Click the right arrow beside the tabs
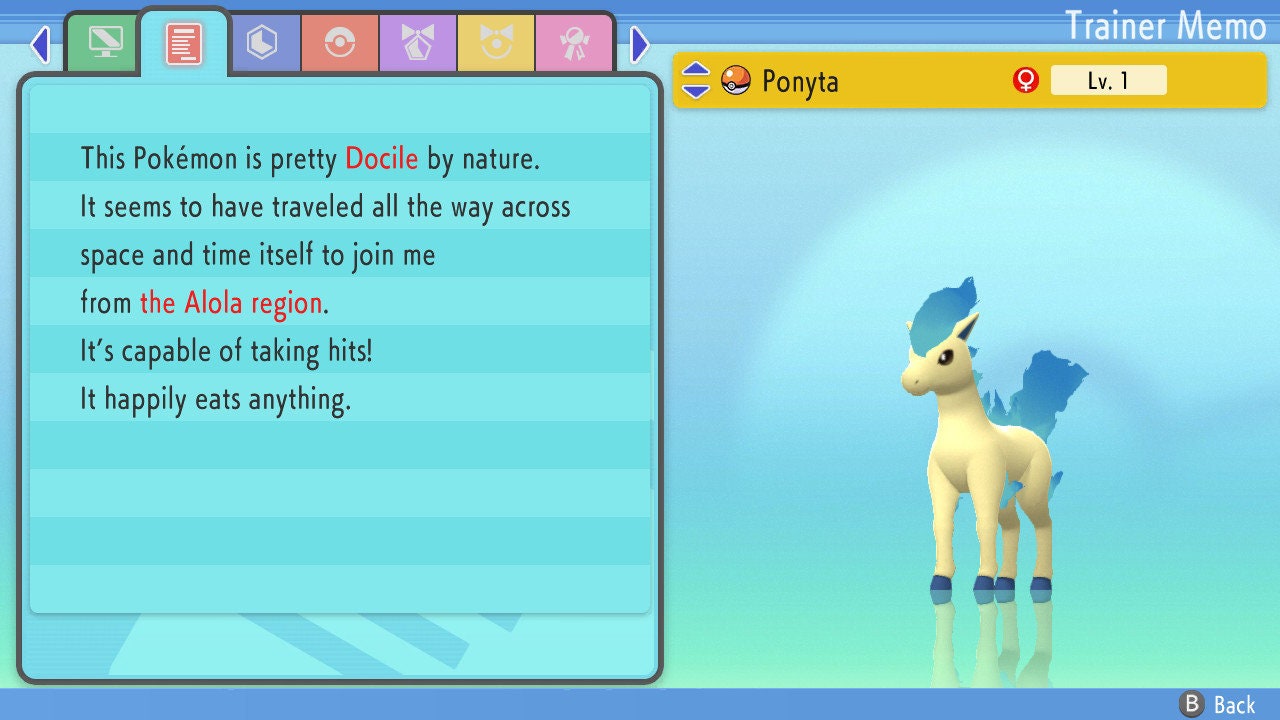 pos(640,44)
